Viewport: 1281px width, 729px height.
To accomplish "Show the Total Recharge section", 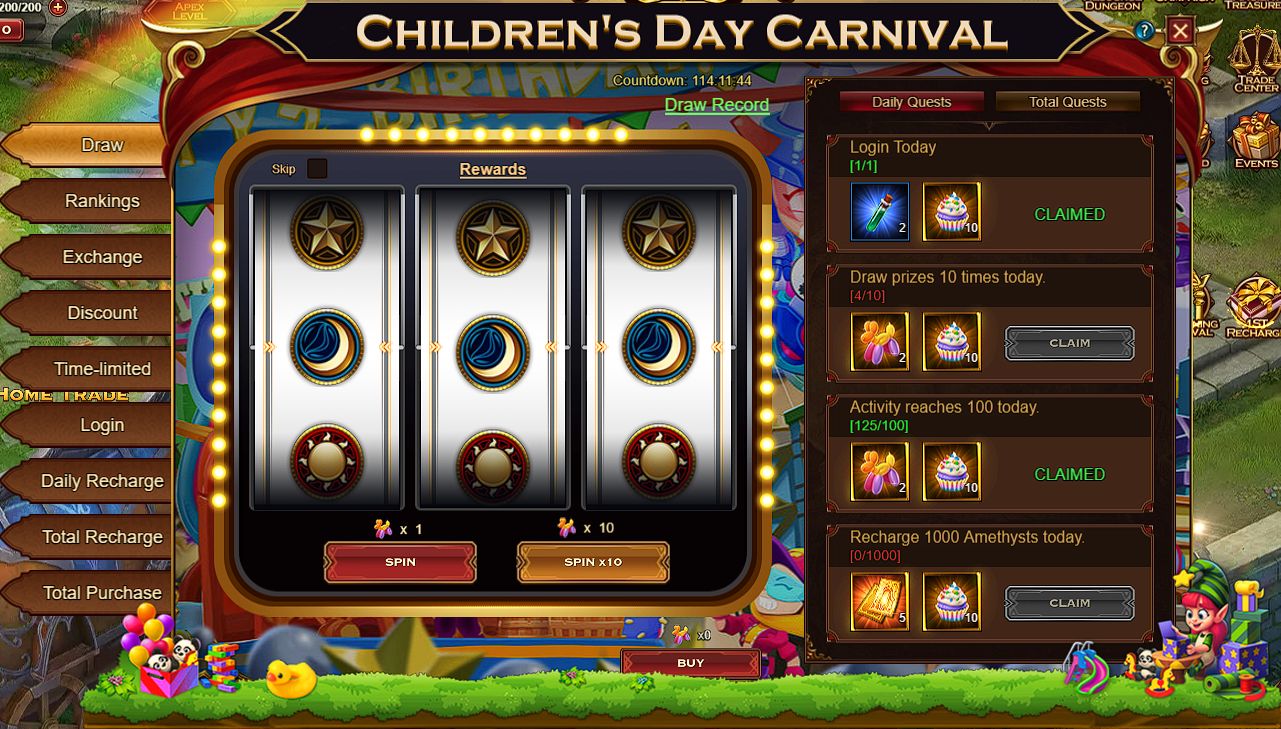I will coord(101,537).
